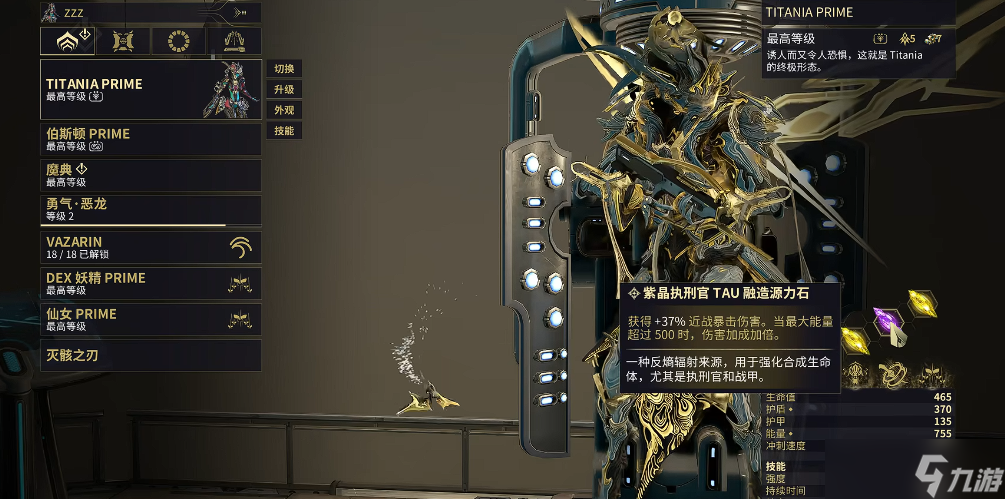Select the 魔典 secondary weapon slot
The image size is (1005, 499).
(150, 175)
